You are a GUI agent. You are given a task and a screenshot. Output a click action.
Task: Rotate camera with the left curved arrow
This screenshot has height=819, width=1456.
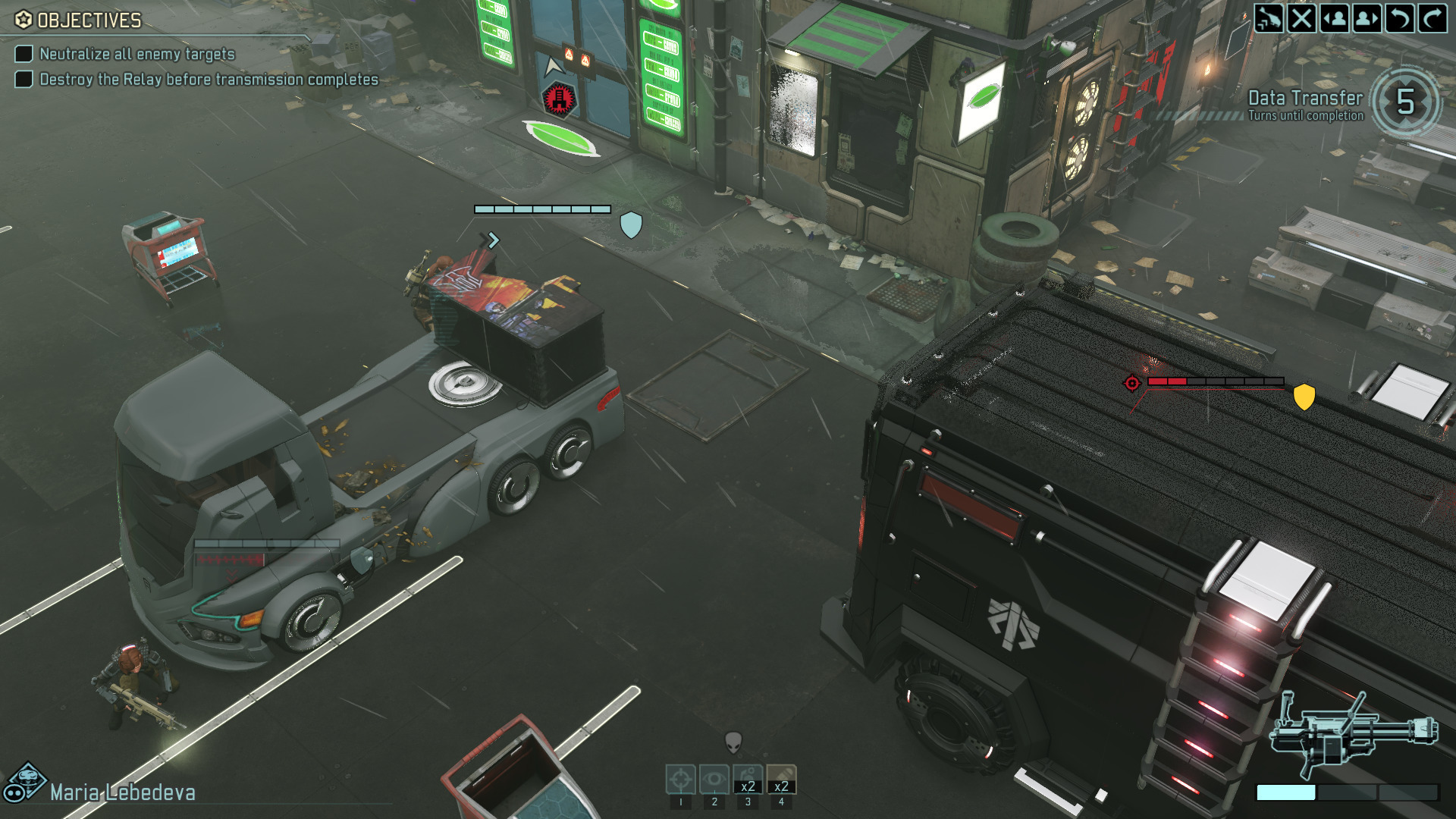[x=1400, y=18]
